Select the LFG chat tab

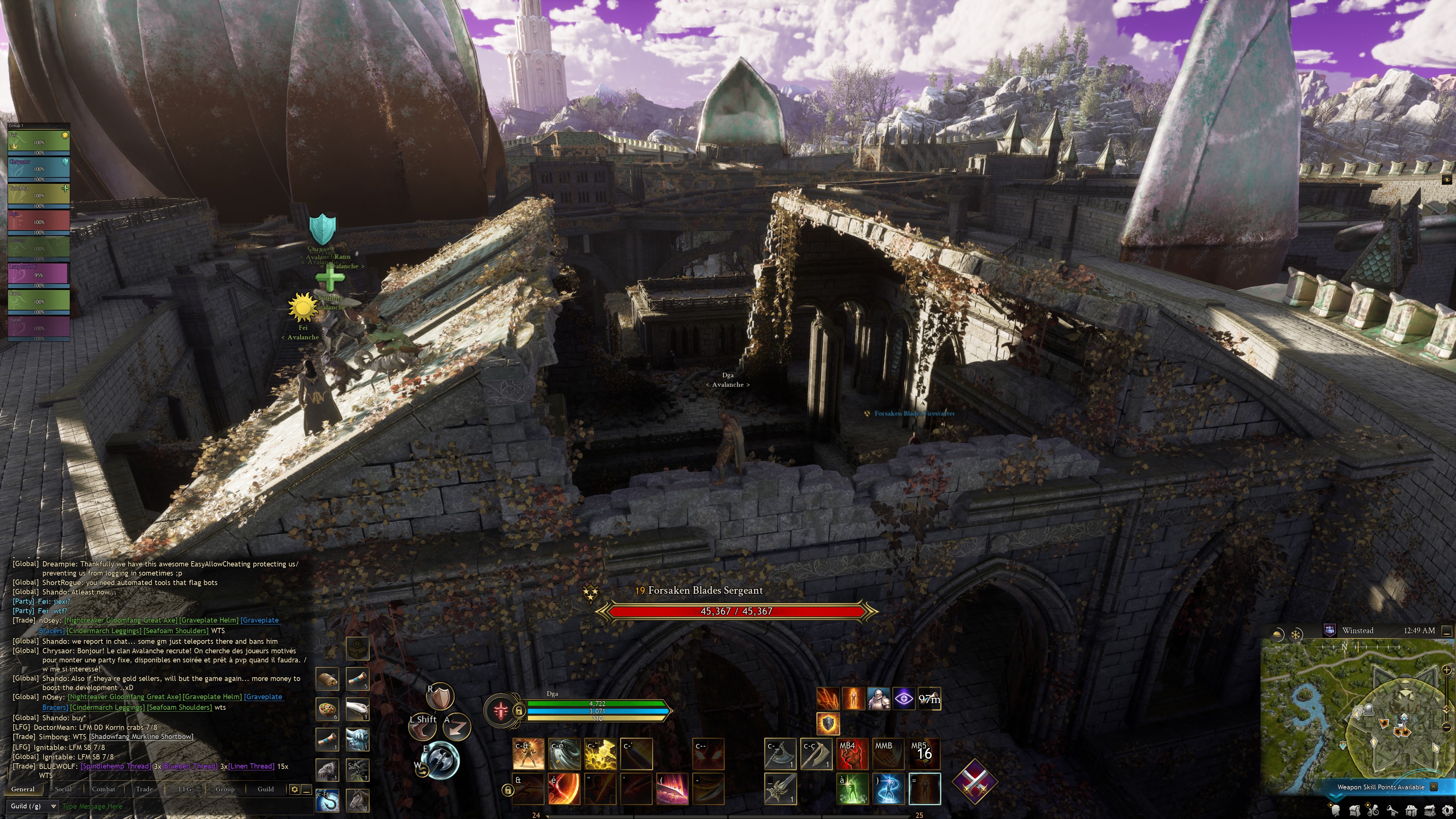click(x=185, y=789)
